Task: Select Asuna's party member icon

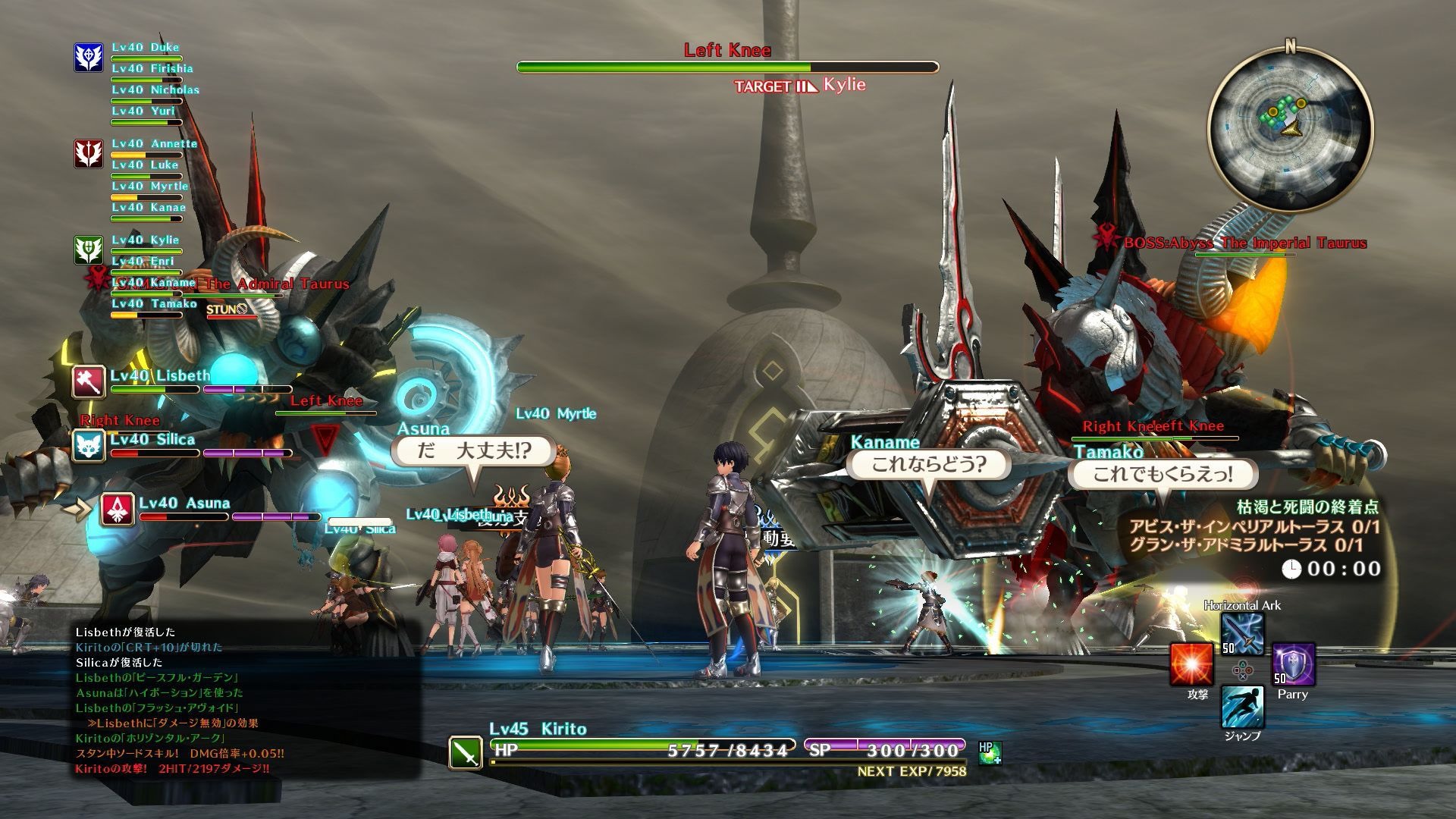Action: click(x=118, y=510)
